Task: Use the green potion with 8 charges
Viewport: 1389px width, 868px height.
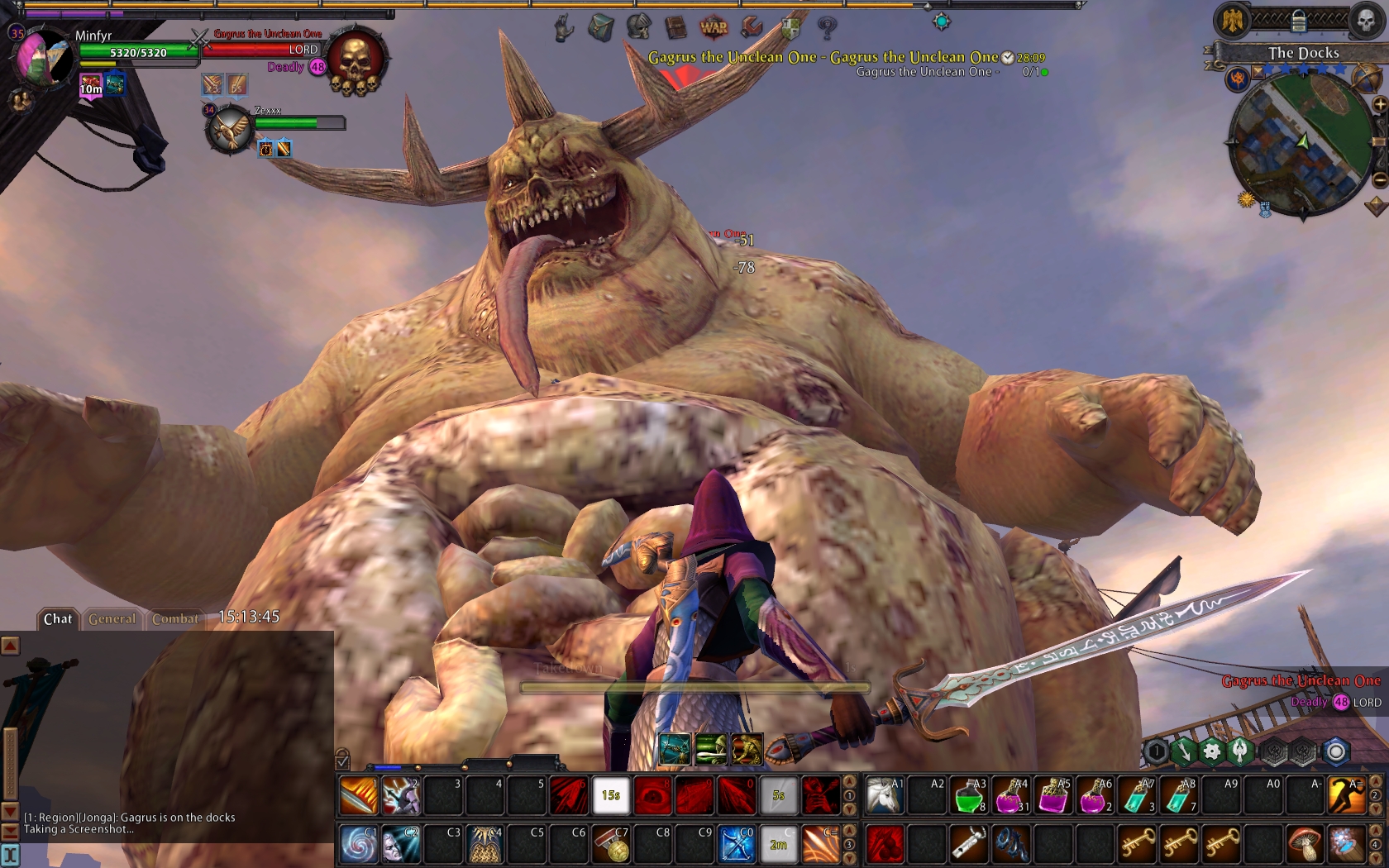Action: pyautogui.click(x=969, y=796)
